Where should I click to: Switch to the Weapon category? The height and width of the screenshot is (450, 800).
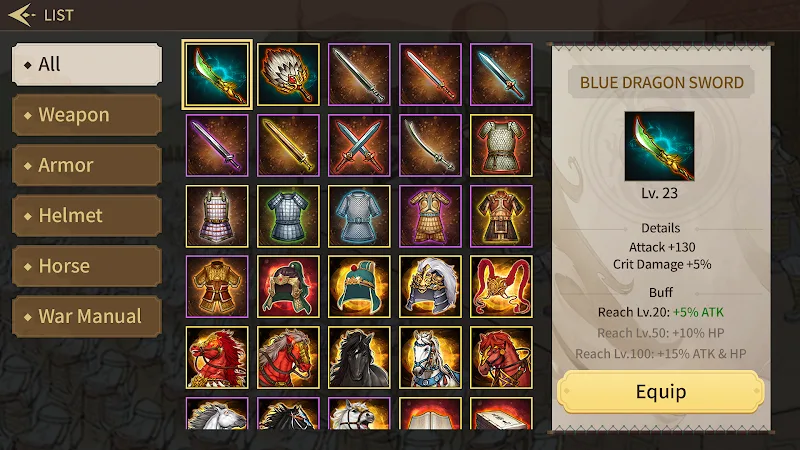(x=86, y=115)
